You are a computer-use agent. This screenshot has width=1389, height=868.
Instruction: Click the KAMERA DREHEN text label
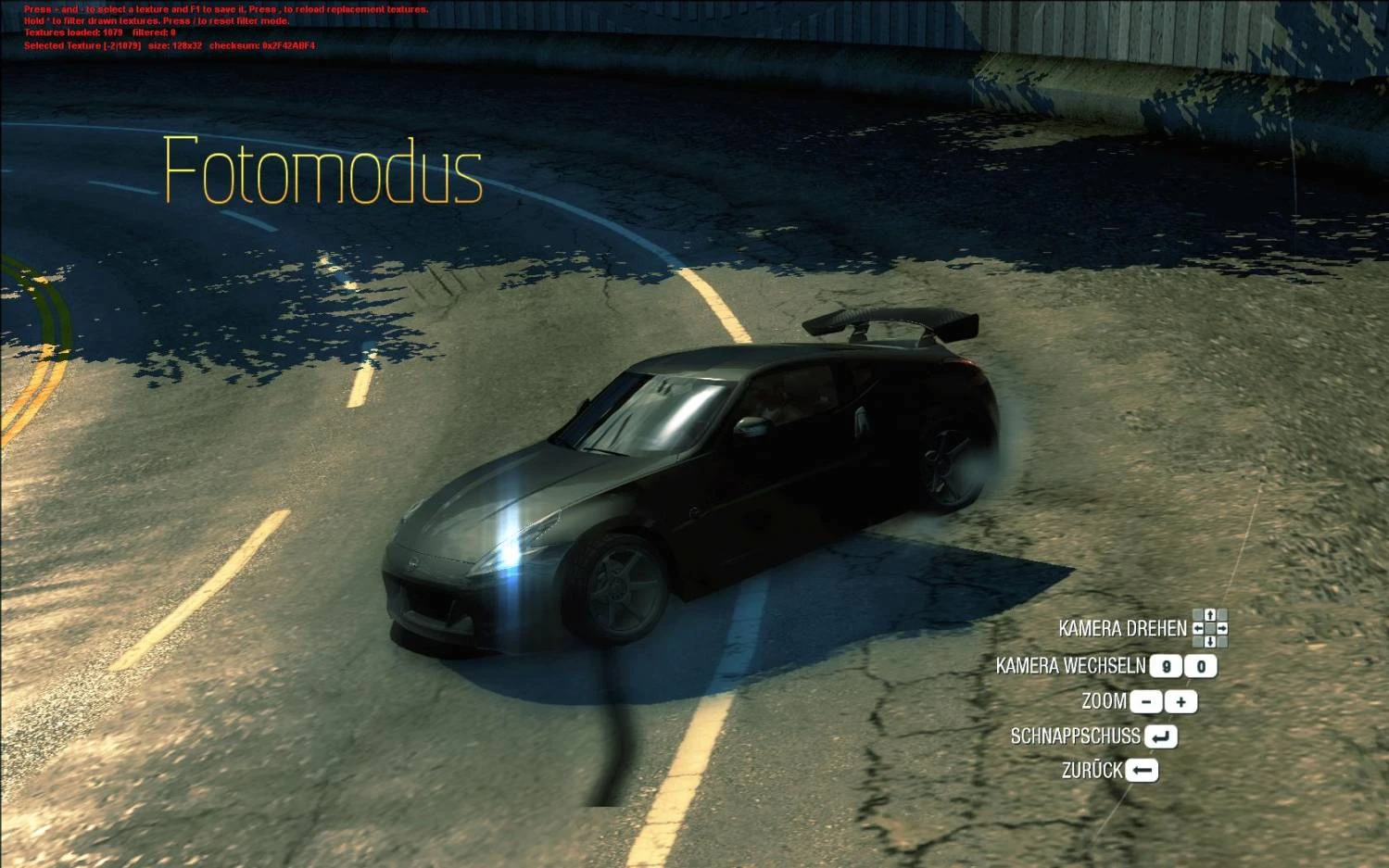tap(1124, 629)
